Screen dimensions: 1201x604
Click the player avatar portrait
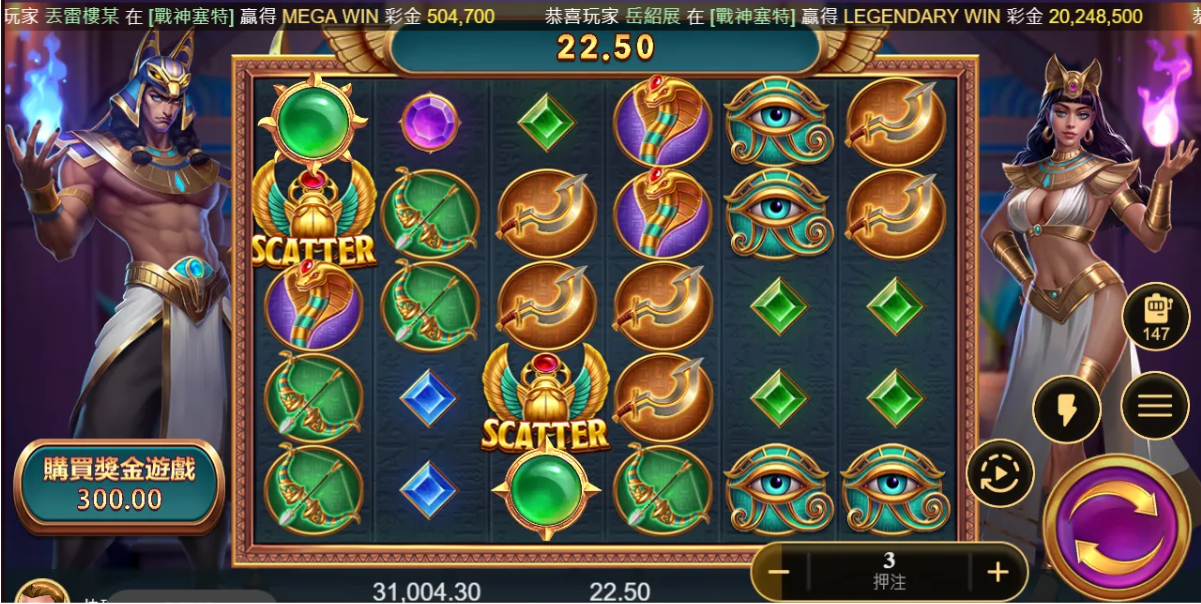click(40, 592)
